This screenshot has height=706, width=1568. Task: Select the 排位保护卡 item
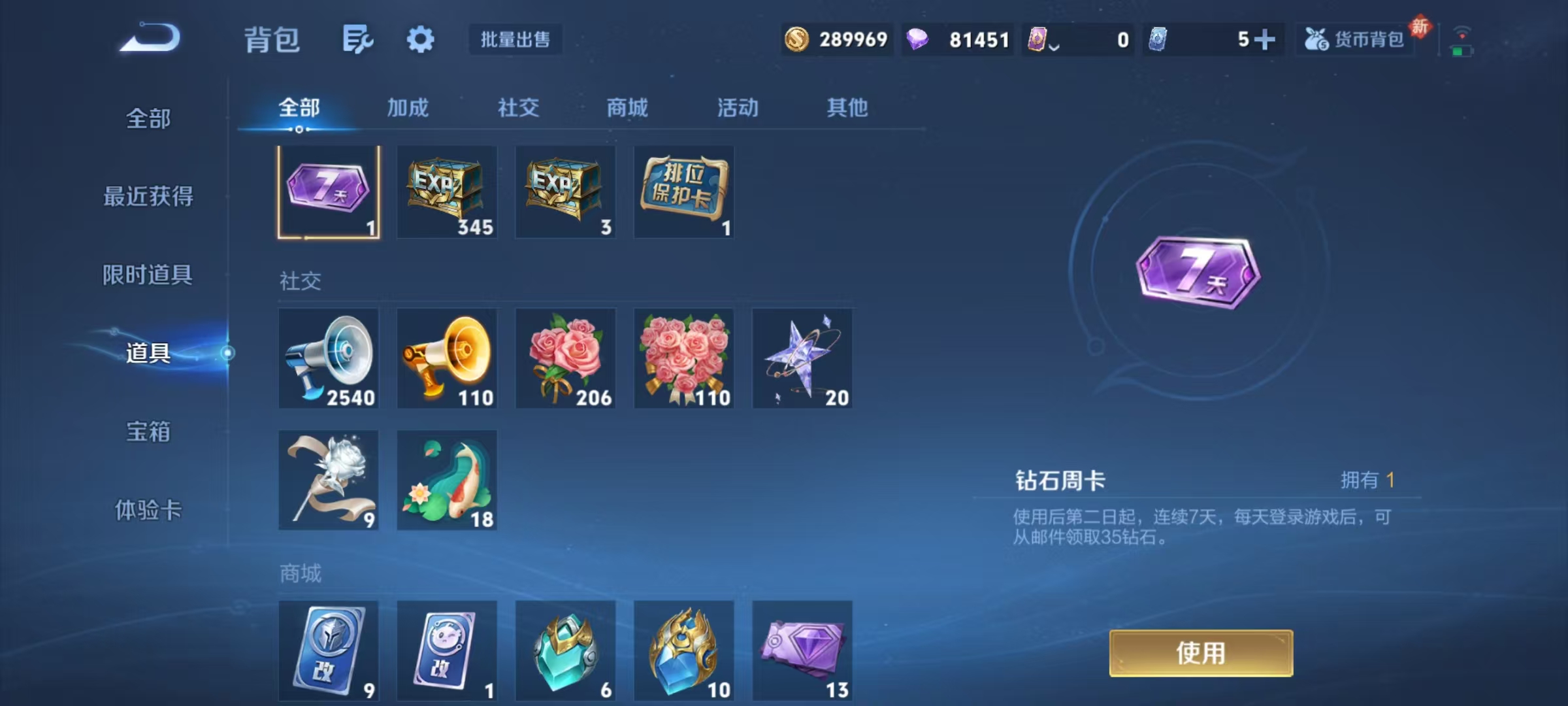pos(684,192)
